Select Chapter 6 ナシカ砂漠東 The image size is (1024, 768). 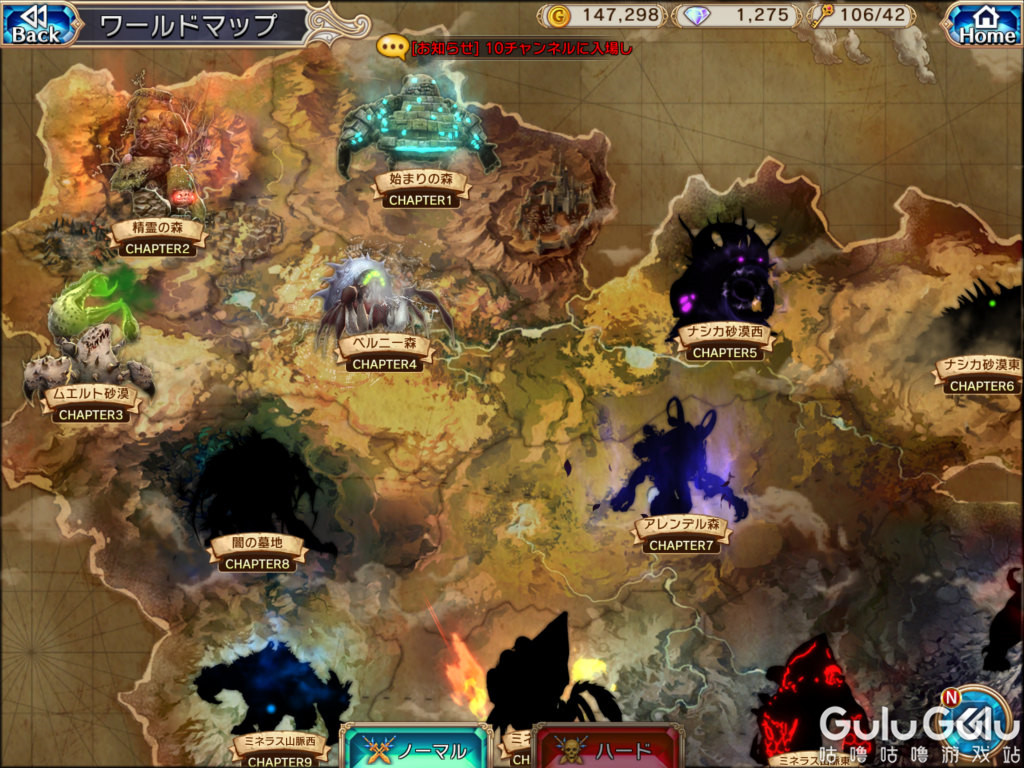point(981,375)
